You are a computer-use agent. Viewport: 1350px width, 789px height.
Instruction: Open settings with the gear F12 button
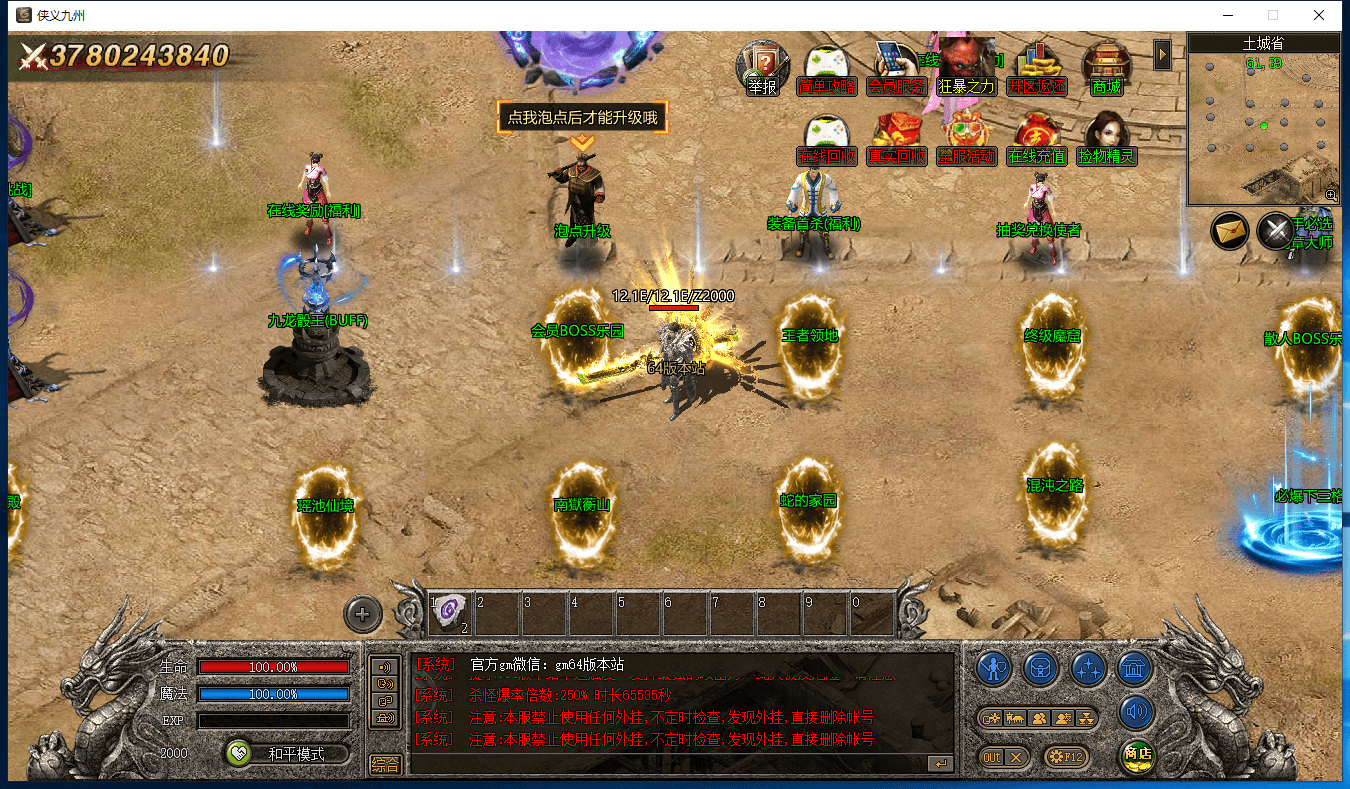[1064, 757]
